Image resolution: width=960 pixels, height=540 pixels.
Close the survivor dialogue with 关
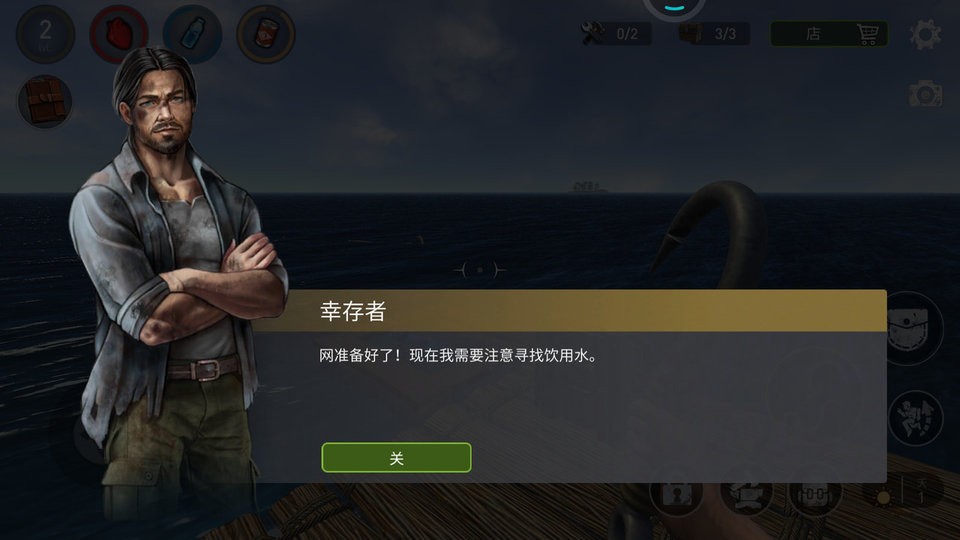pos(396,458)
